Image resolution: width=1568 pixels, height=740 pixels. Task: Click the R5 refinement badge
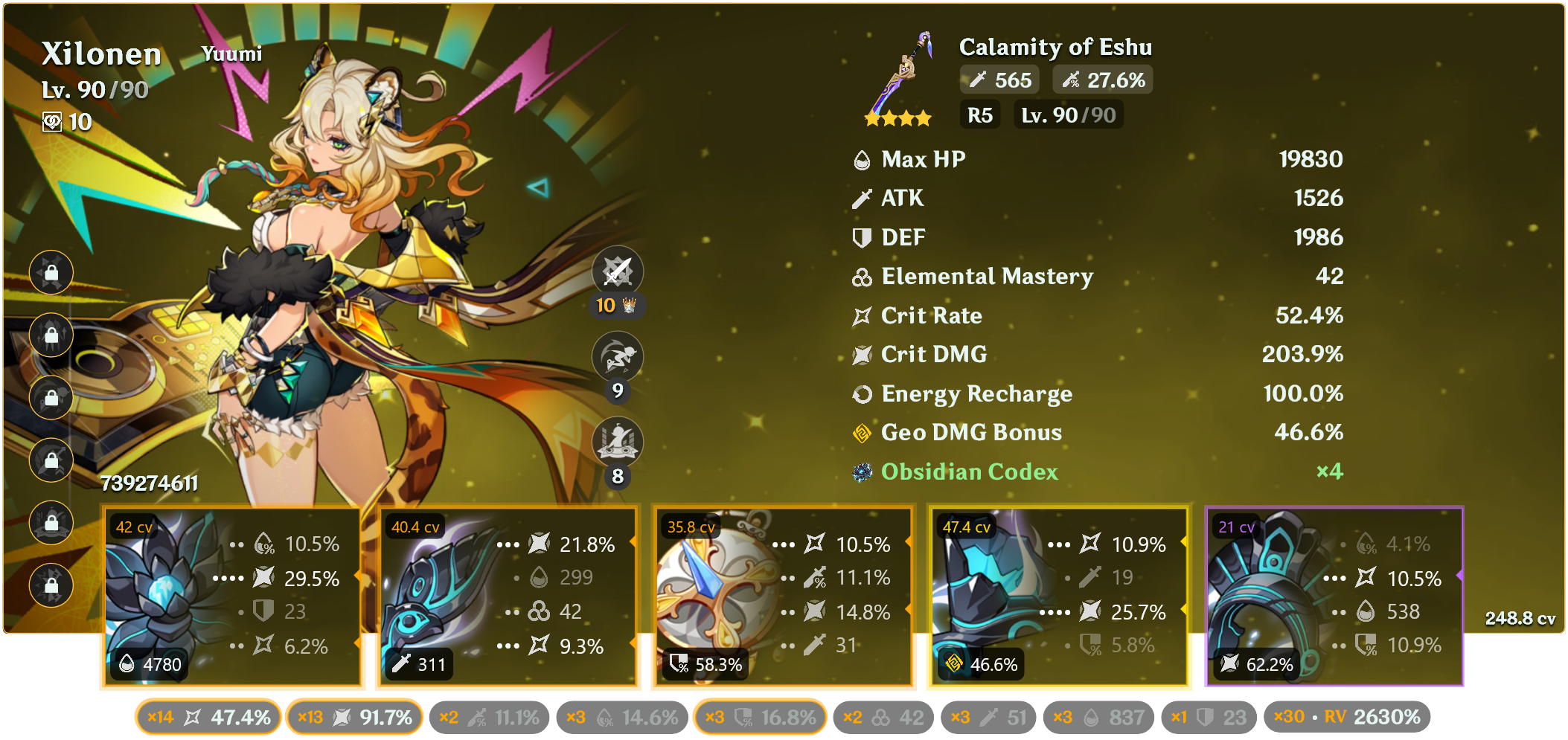(x=980, y=115)
